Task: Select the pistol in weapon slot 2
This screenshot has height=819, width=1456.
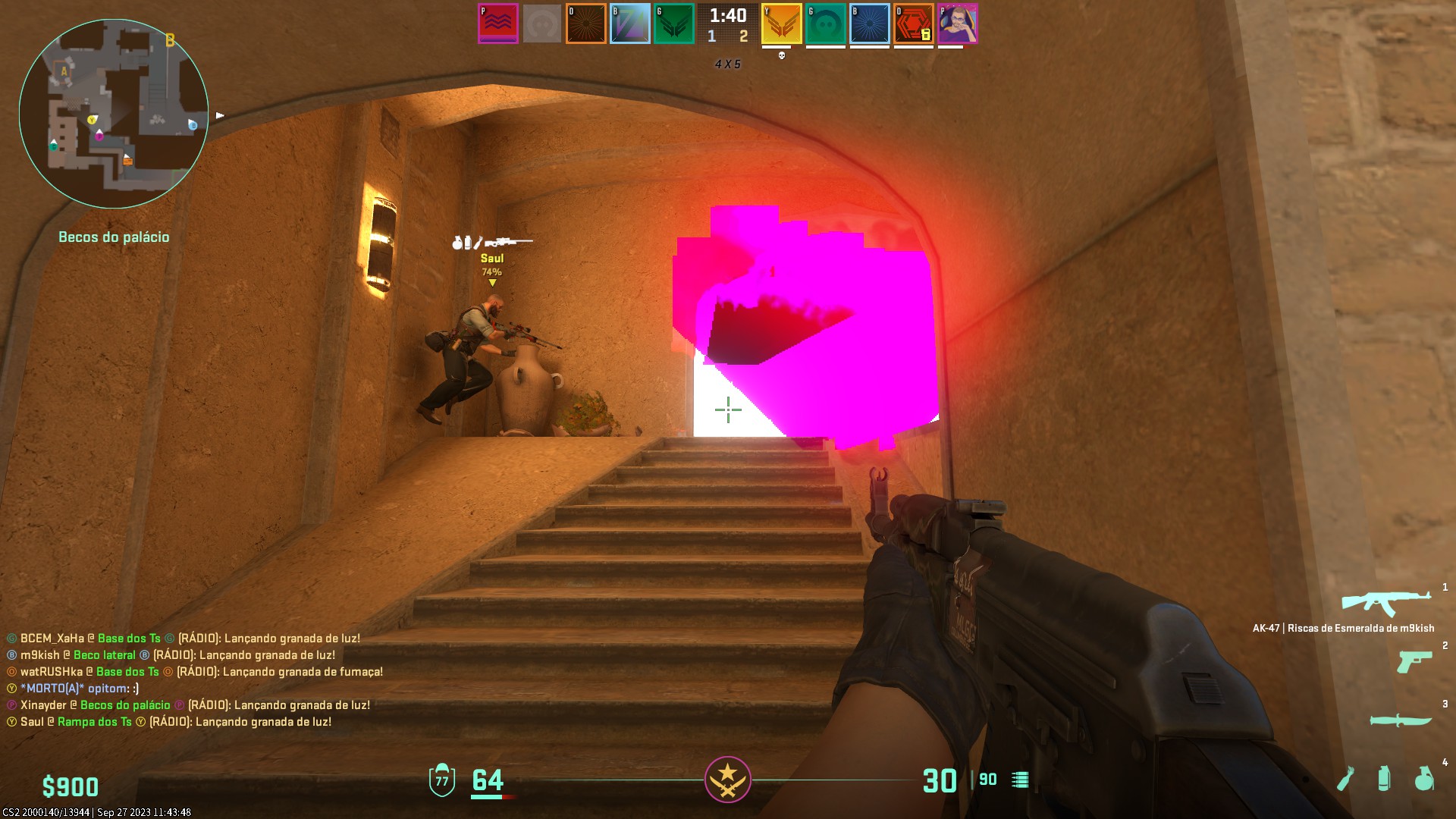Action: pos(1414,662)
